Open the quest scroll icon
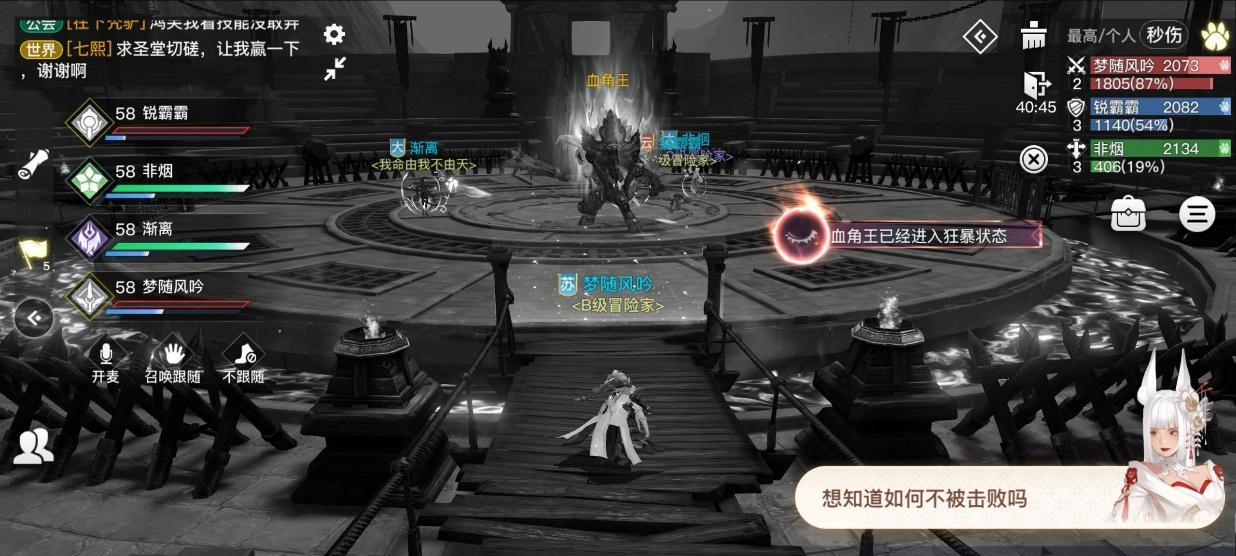The image size is (1236, 556). (34, 163)
